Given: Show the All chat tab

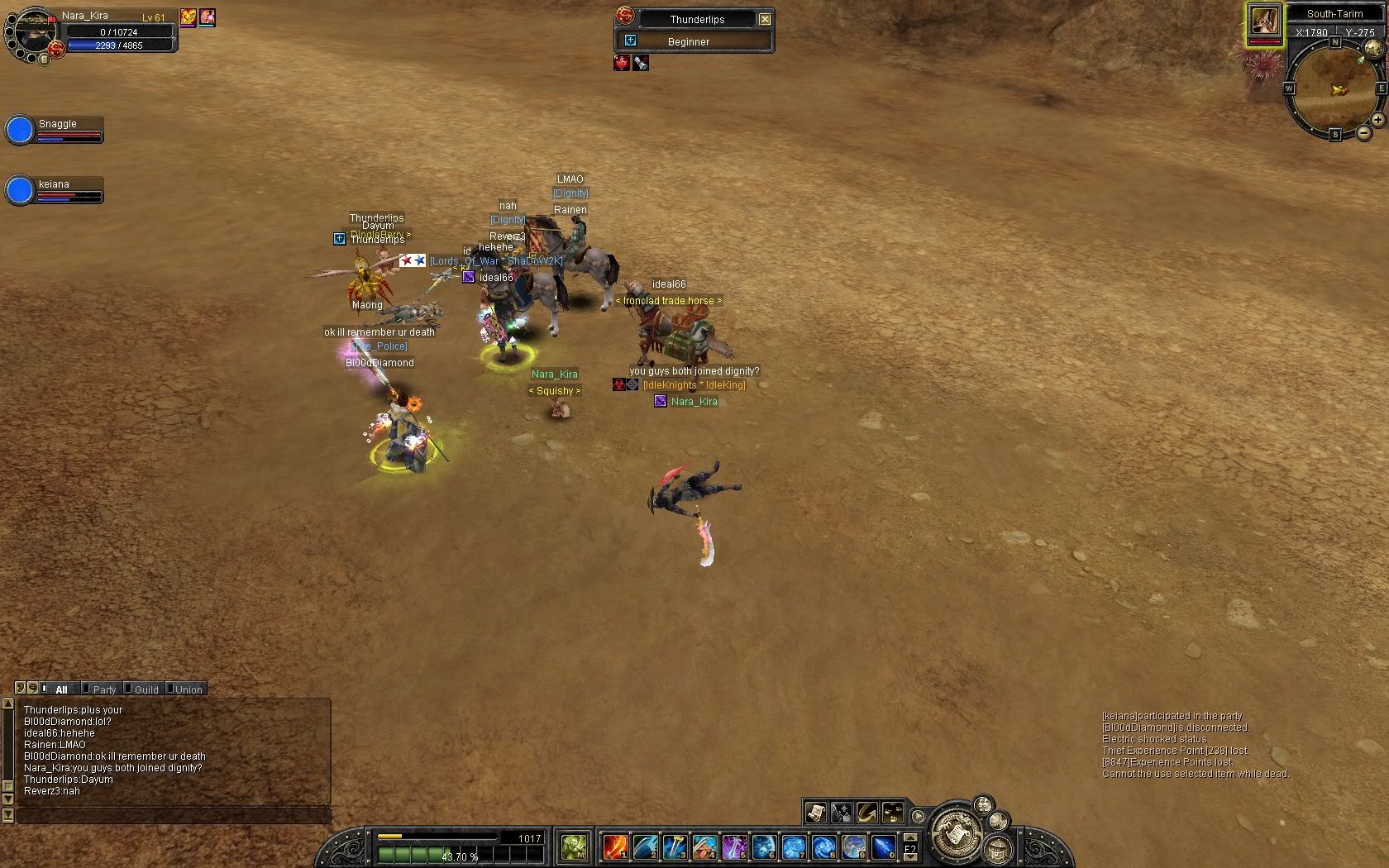Looking at the screenshot, I should click(61, 689).
